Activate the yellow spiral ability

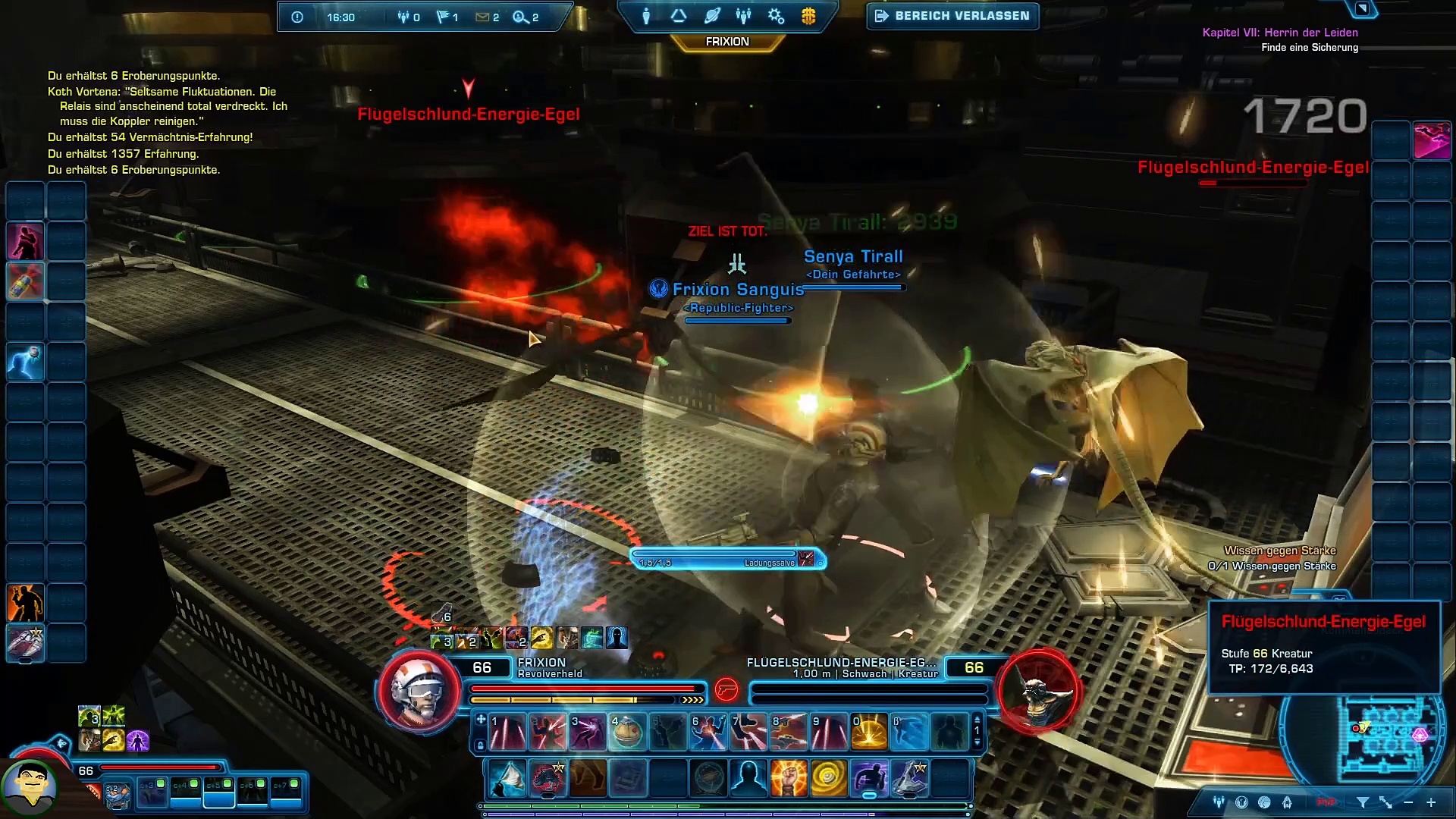tap(828, 779)
